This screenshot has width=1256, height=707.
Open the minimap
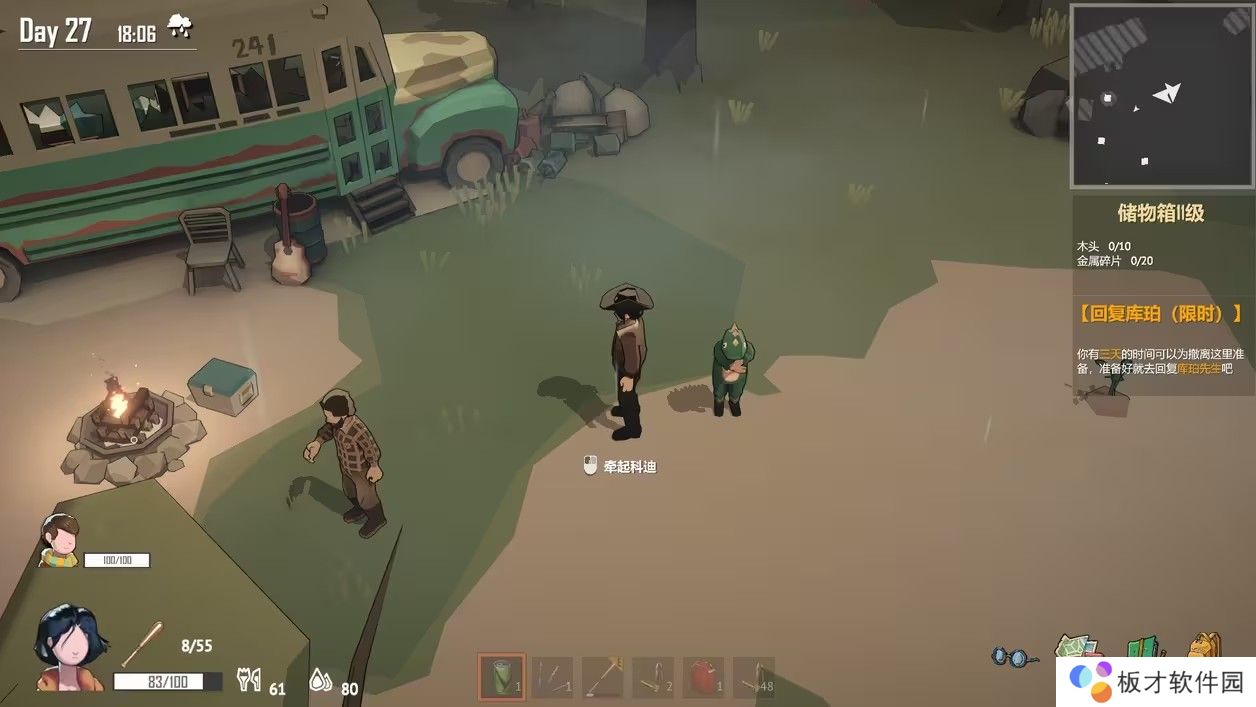(x=1146, y=96)
